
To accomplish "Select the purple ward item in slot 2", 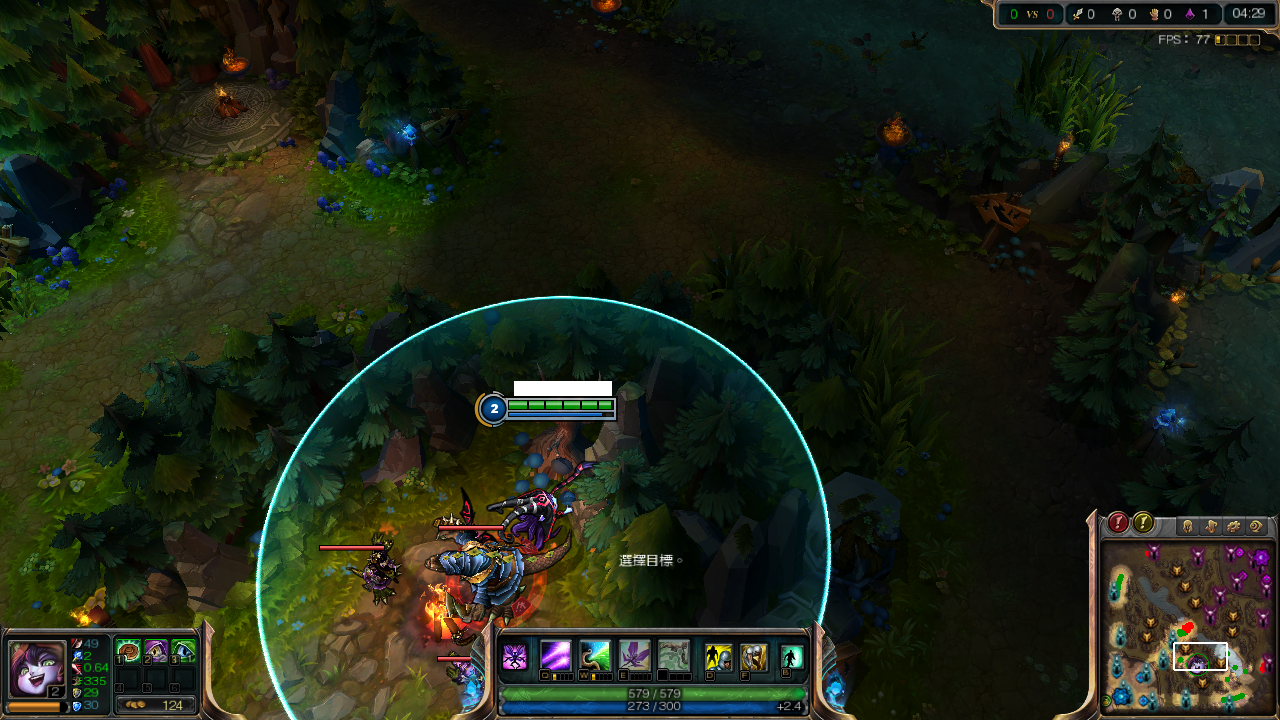I will coord(156,652).
